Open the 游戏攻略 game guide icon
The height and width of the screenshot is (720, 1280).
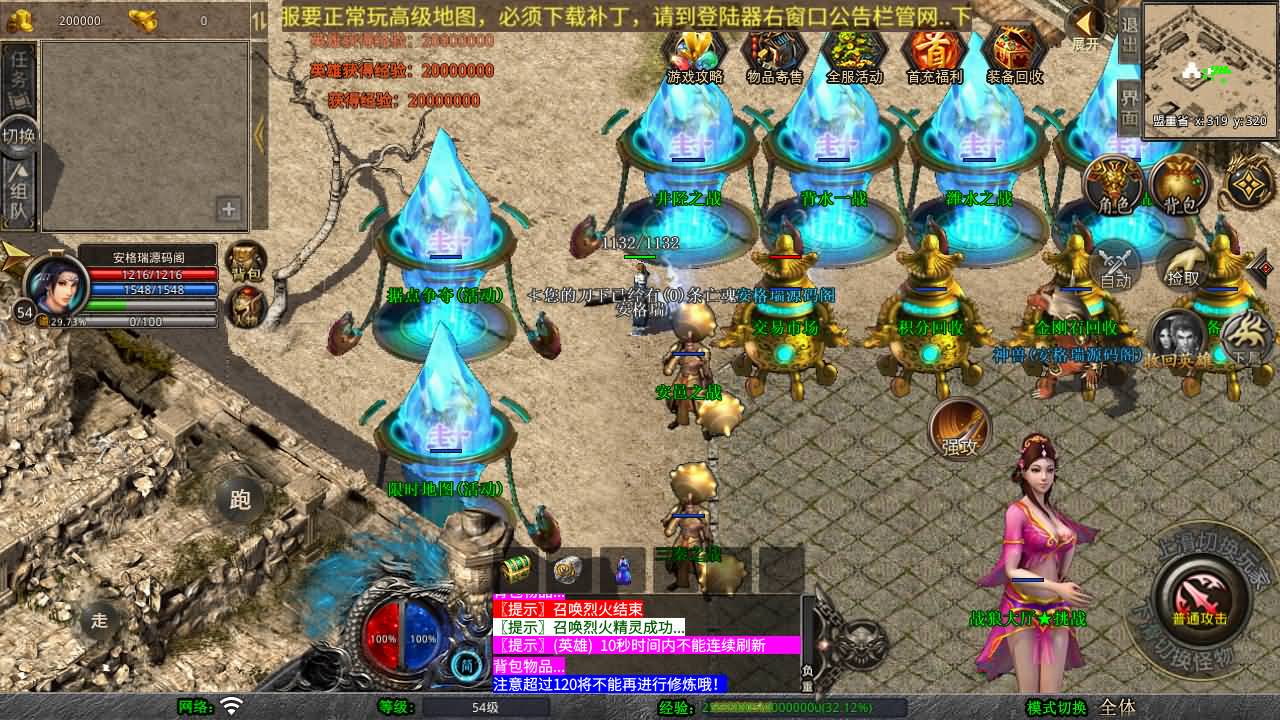(x=695, y=53)
